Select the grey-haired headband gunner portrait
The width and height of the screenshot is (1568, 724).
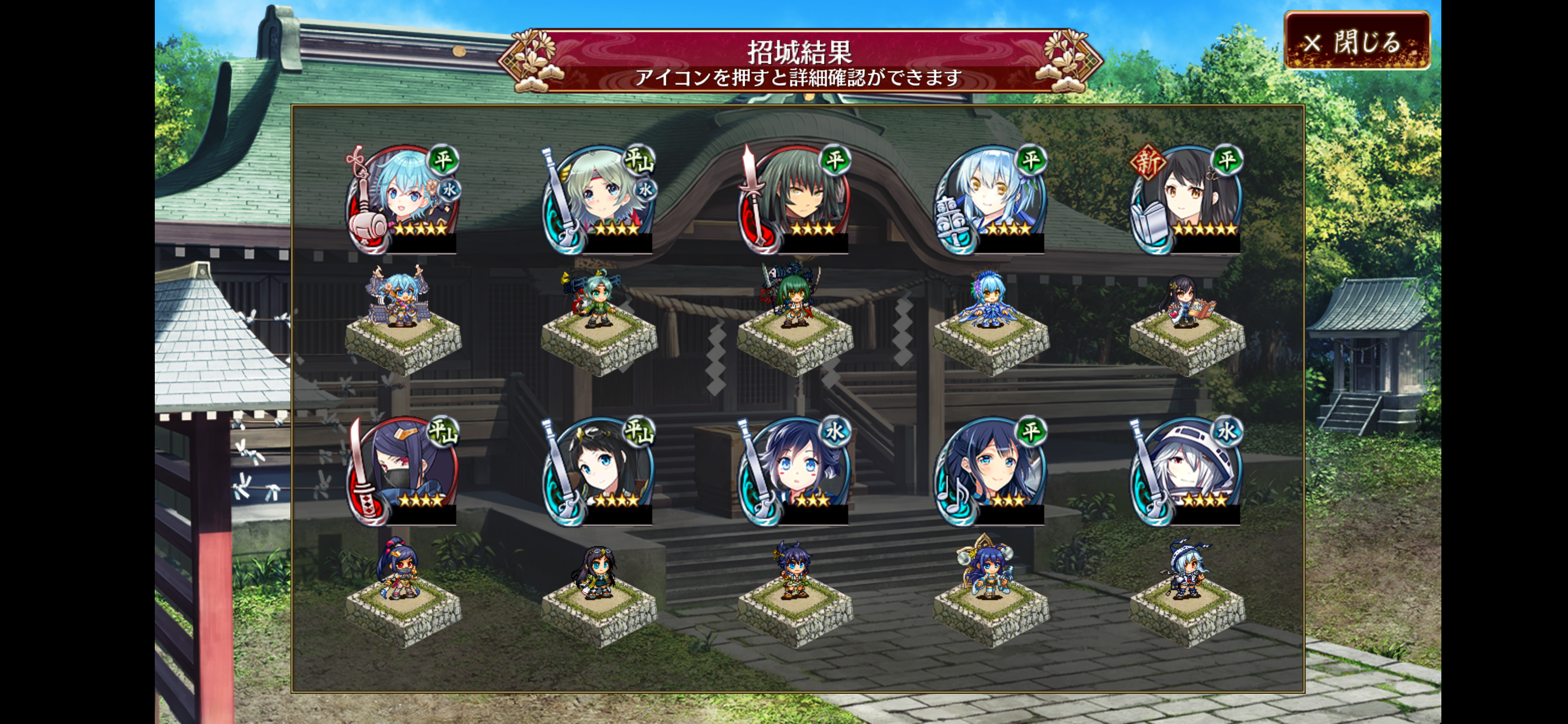599,199
